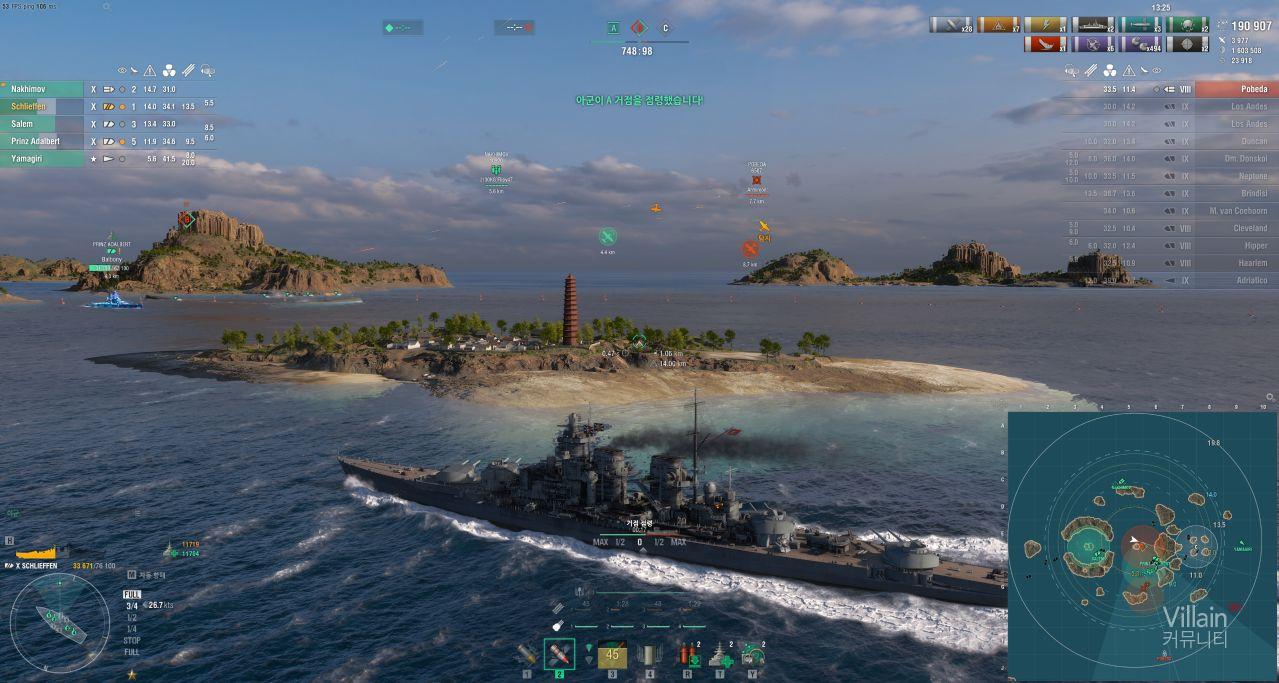Viewport: 1279px width, 683px height.
Task: Click the capture point A indicator
Action: coord(613,28)
